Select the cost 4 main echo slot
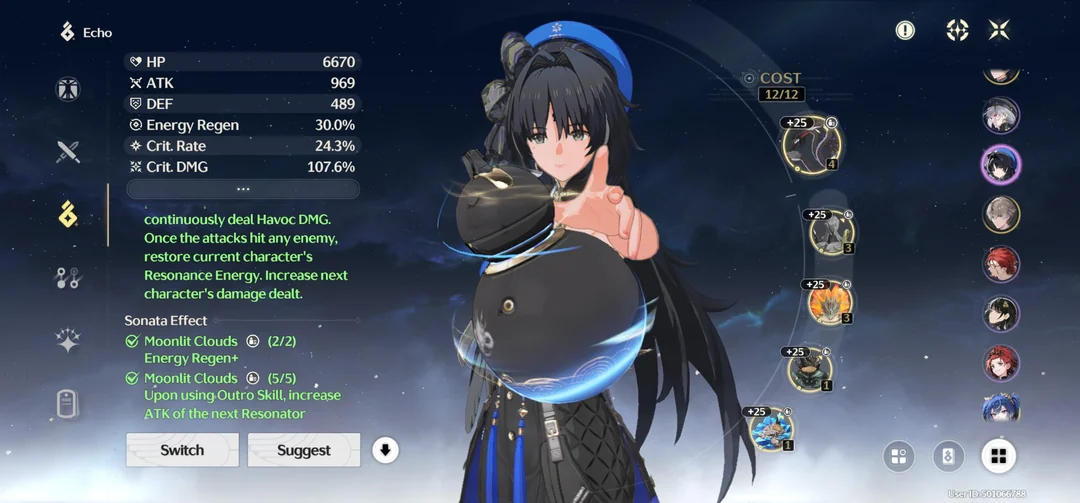The height and width of the screenshot is (503, 1080). [811, 145]
